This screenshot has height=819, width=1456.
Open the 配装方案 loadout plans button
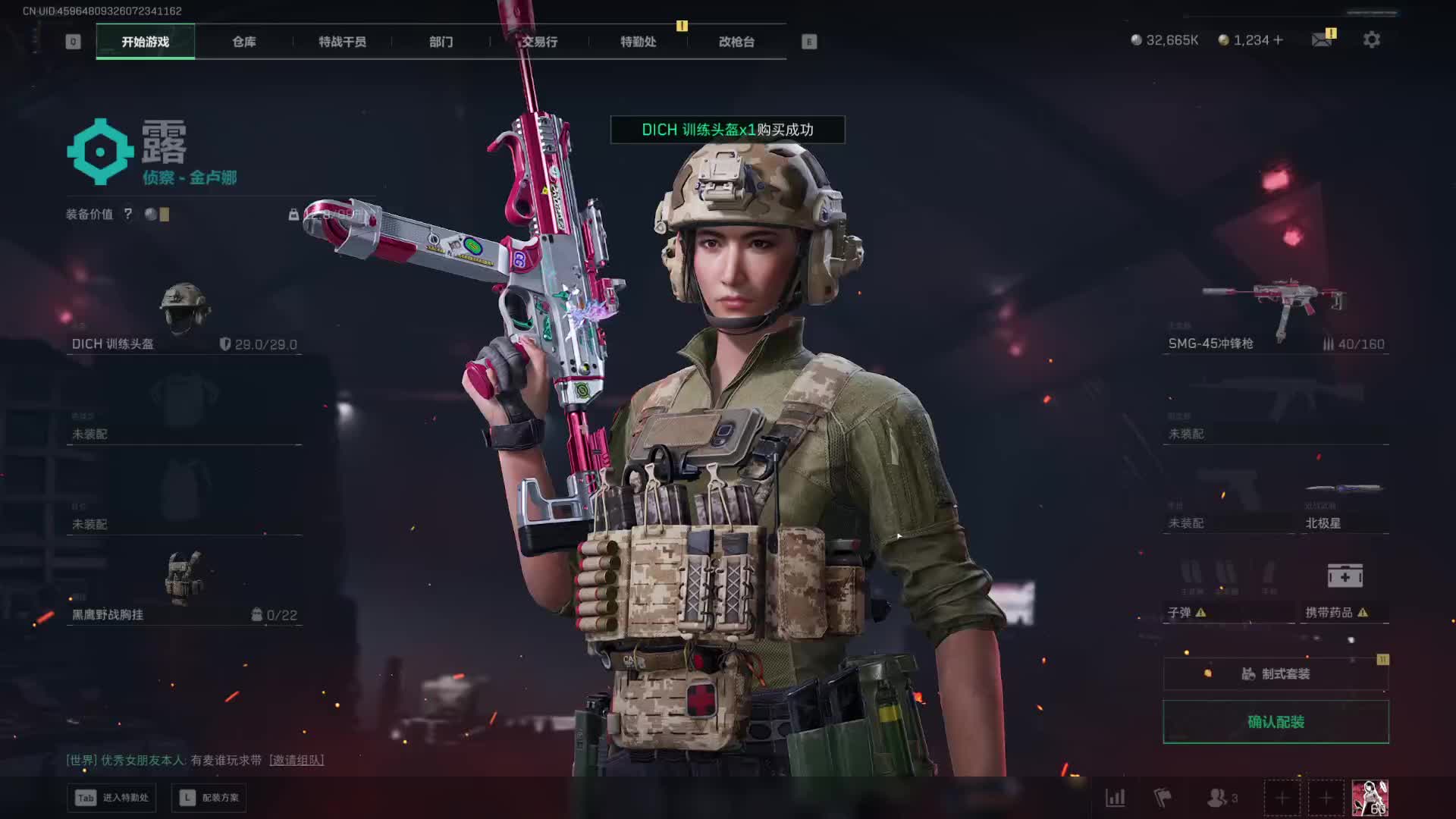coord(210,798)
